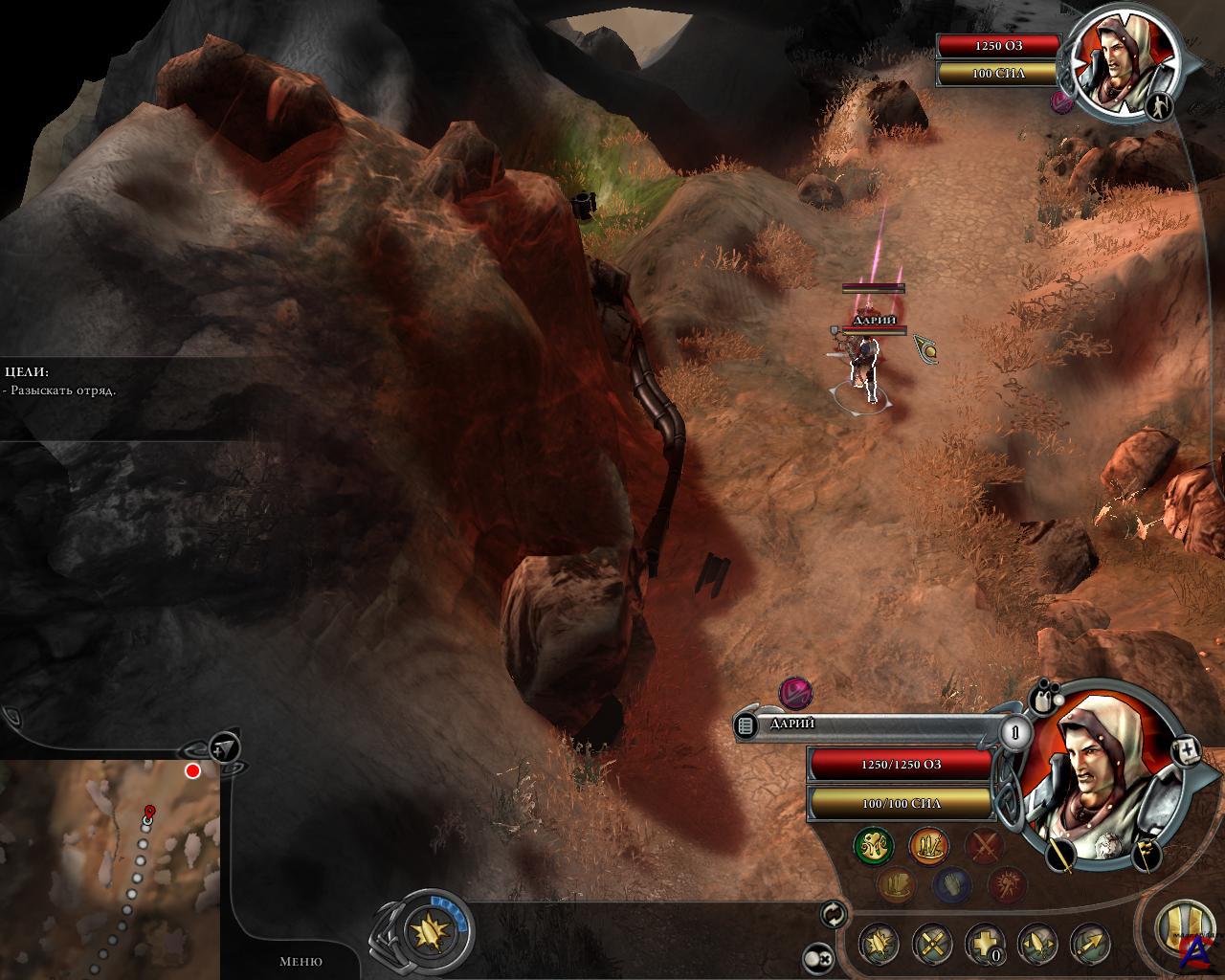The height and width of the screenshot is (980, 1225).
Task: Click the cycle arrows button
Action: [x=834, y=915]
